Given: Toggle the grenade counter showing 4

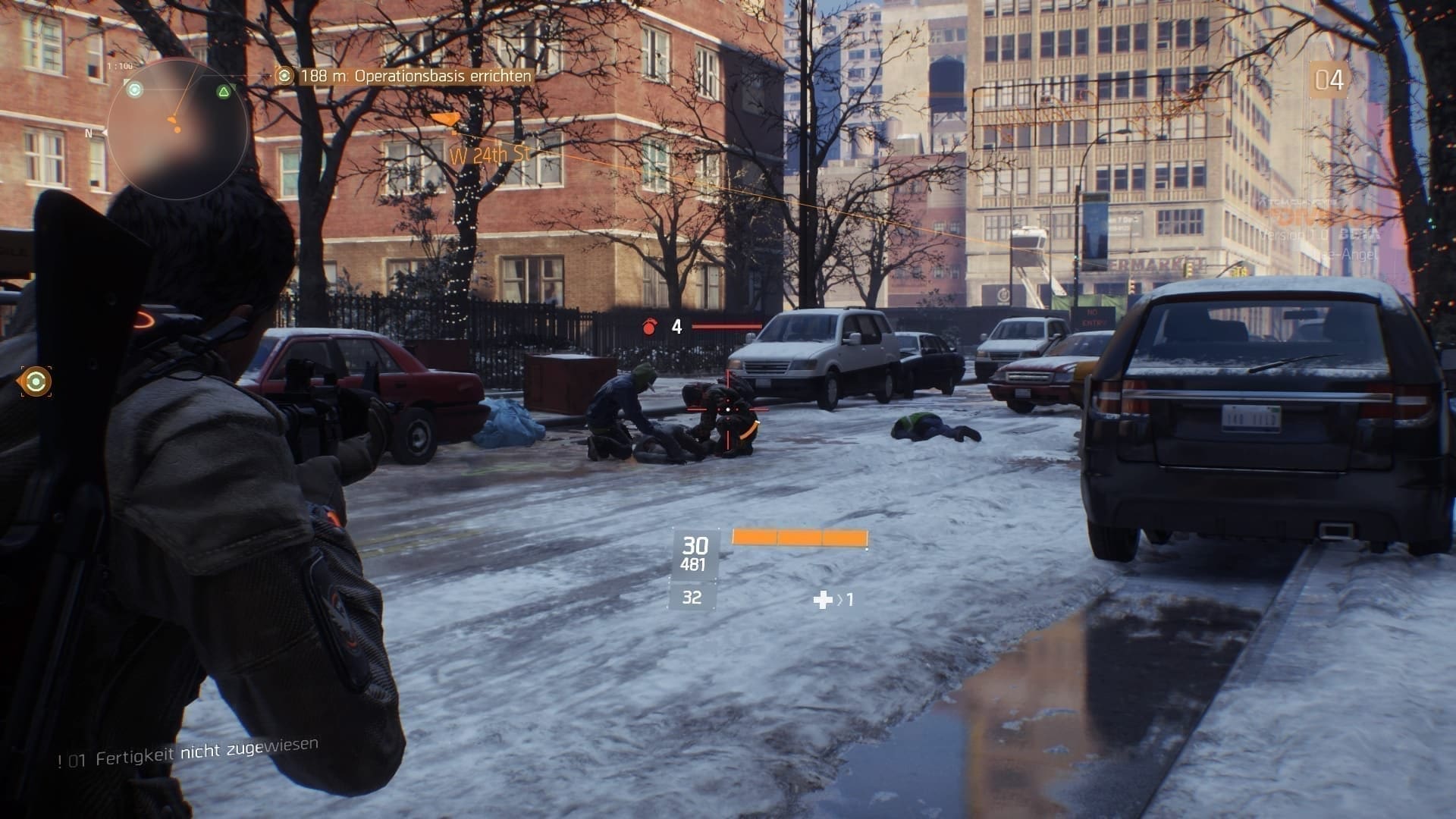Looking at the screenshot, I should pos(675,328).
